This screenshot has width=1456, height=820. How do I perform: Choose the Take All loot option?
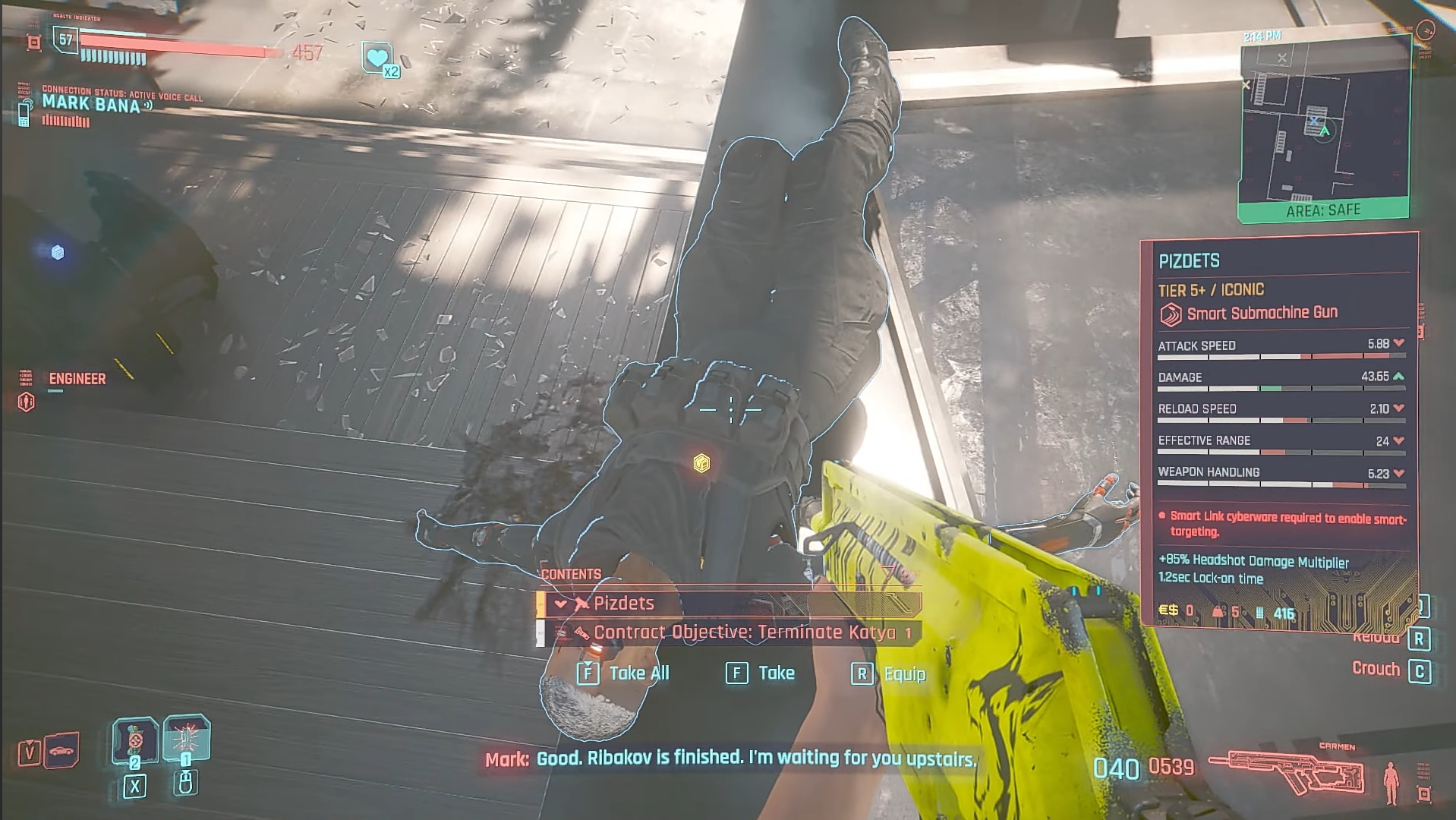[x=623, y=673]
